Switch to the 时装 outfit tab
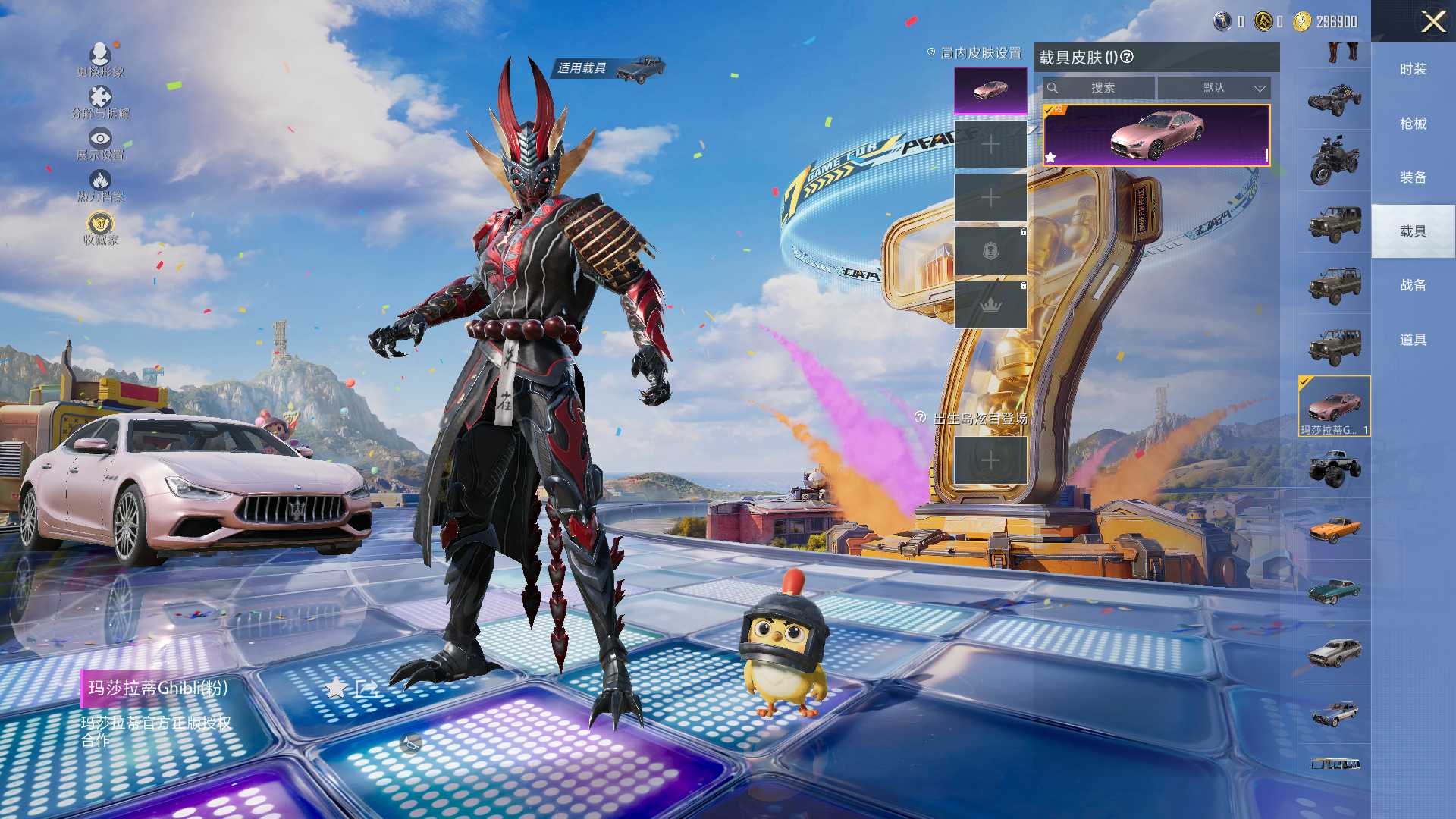This screenshot has width=1456, height=819. [x=1413, y=69]
